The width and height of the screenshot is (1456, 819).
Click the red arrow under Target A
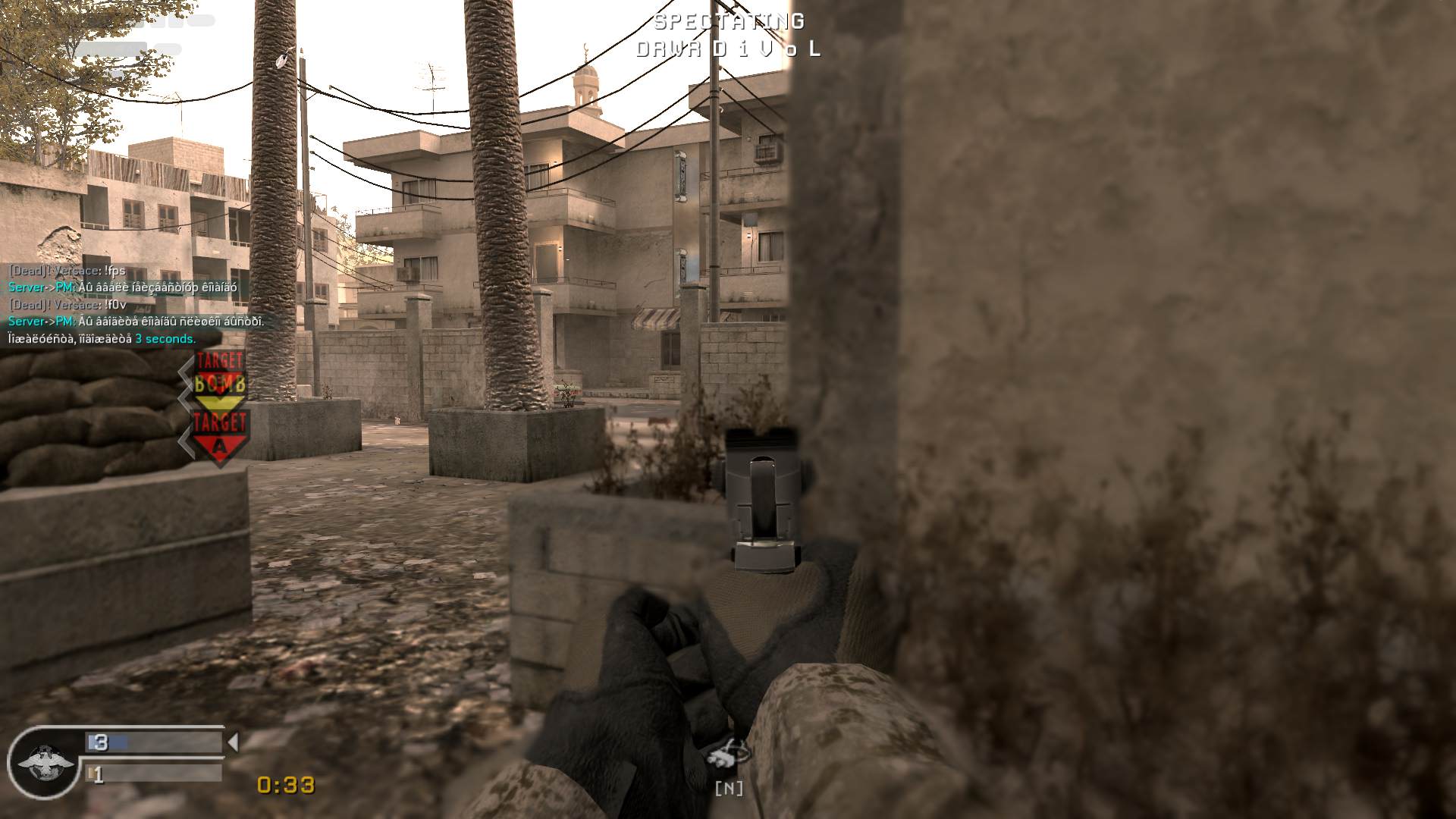coord(220,447)
